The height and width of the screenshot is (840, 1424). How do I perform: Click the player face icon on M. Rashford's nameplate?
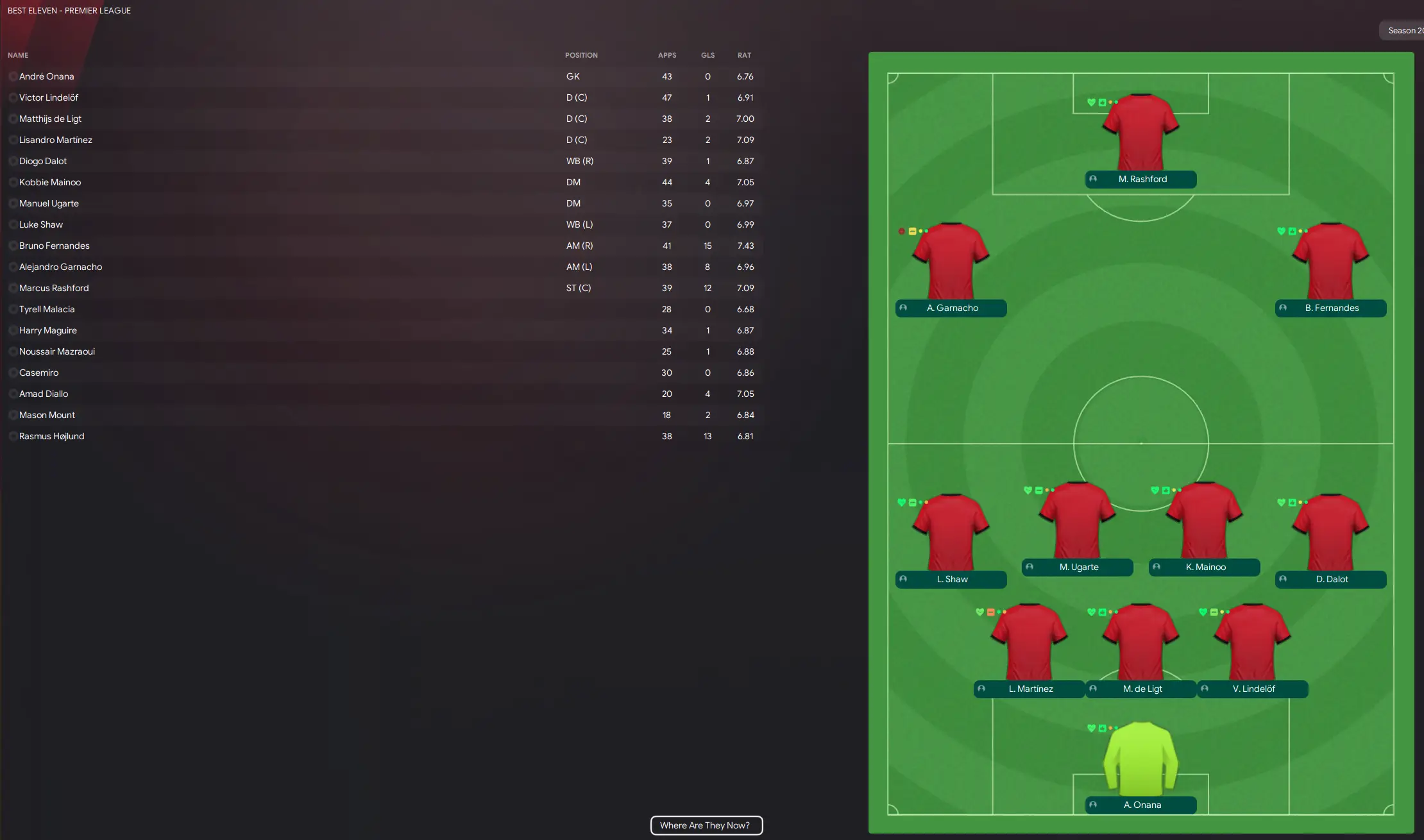(x=1092, y=179)
